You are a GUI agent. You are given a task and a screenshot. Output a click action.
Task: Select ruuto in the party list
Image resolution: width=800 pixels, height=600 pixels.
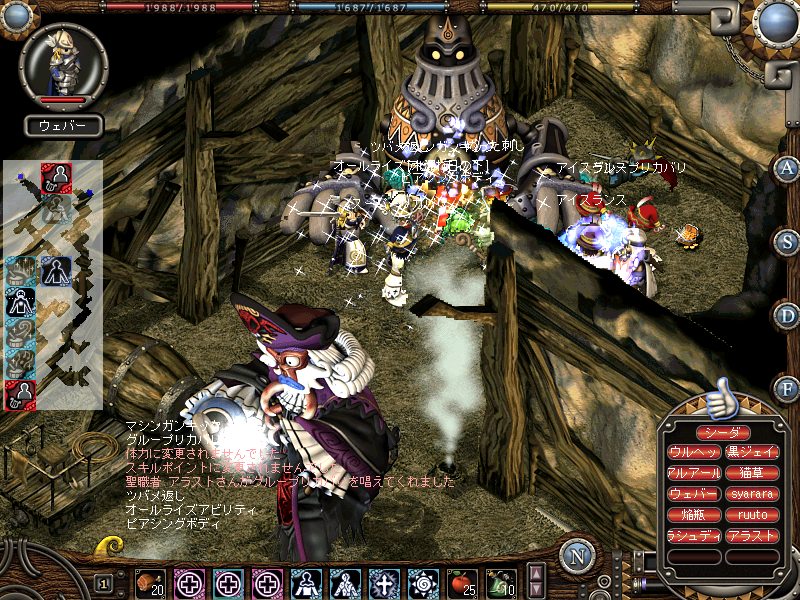coord(745,515)
